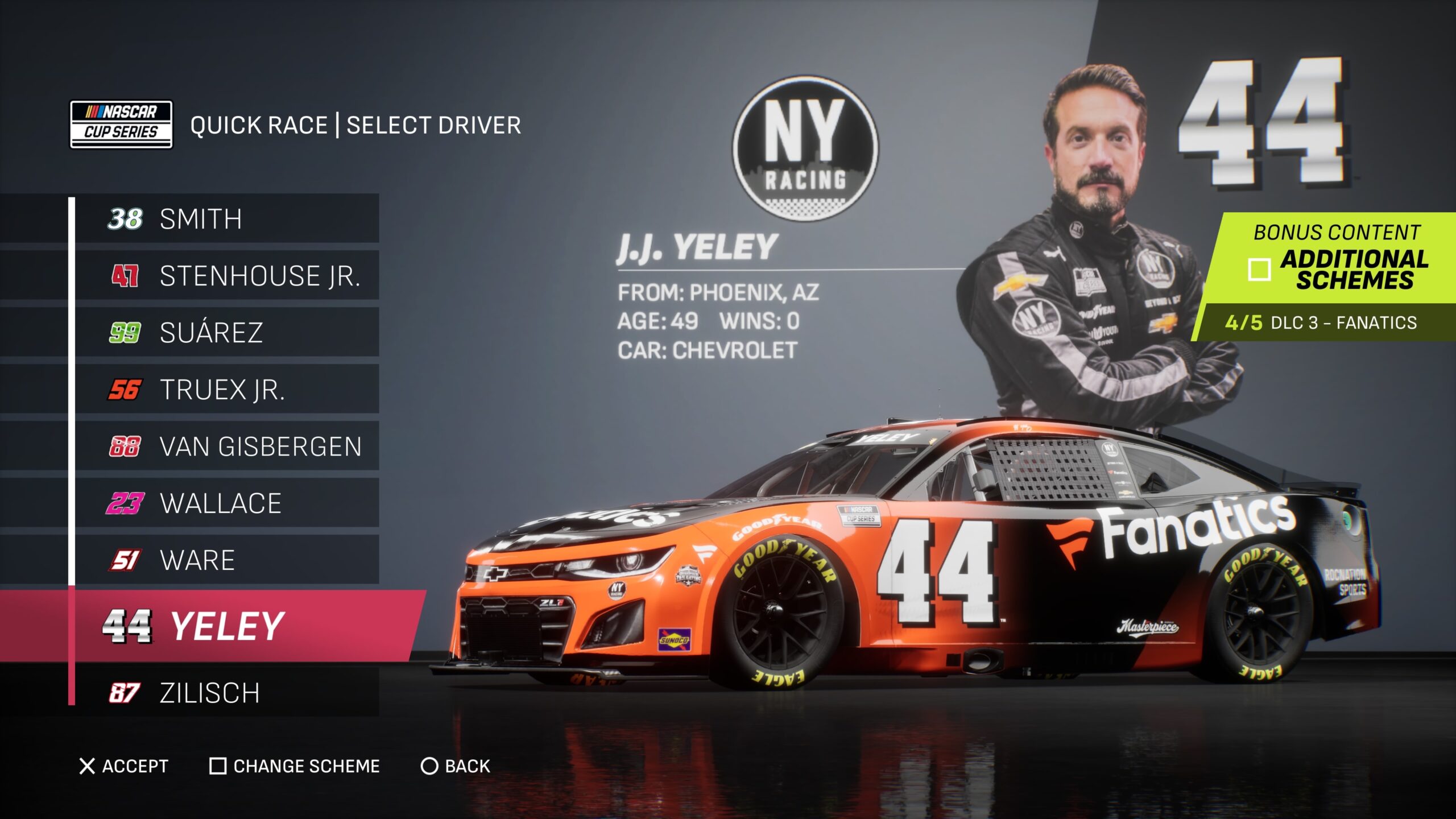Go back to the previous screen
This screenshot has width=1456, height=819.
click(x=455, y=767)
